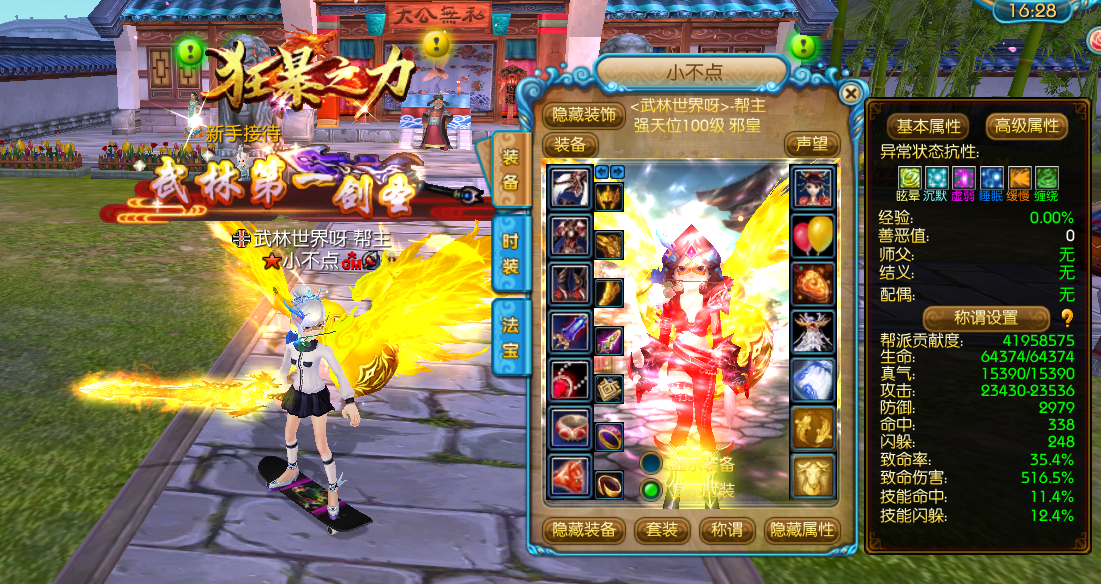
Task: Open the 称谓 title button
Action: pyautogui.click(x=725, y=530)
